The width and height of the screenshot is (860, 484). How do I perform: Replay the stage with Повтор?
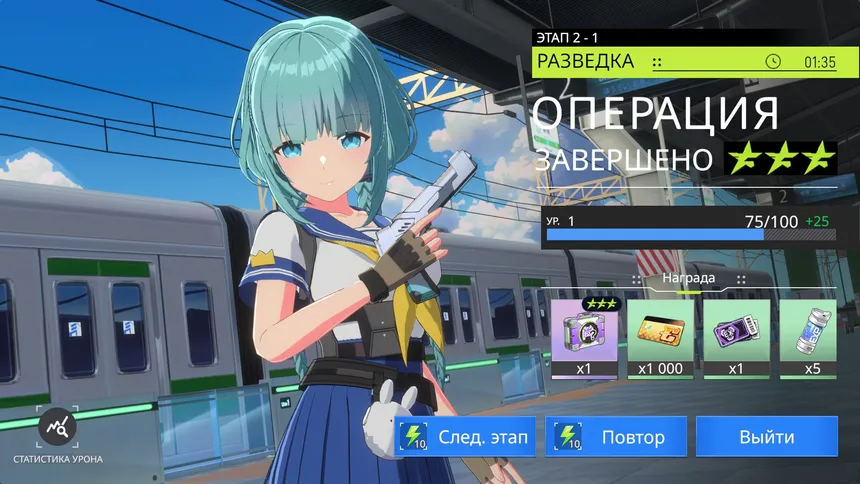[x=616, y=437]
